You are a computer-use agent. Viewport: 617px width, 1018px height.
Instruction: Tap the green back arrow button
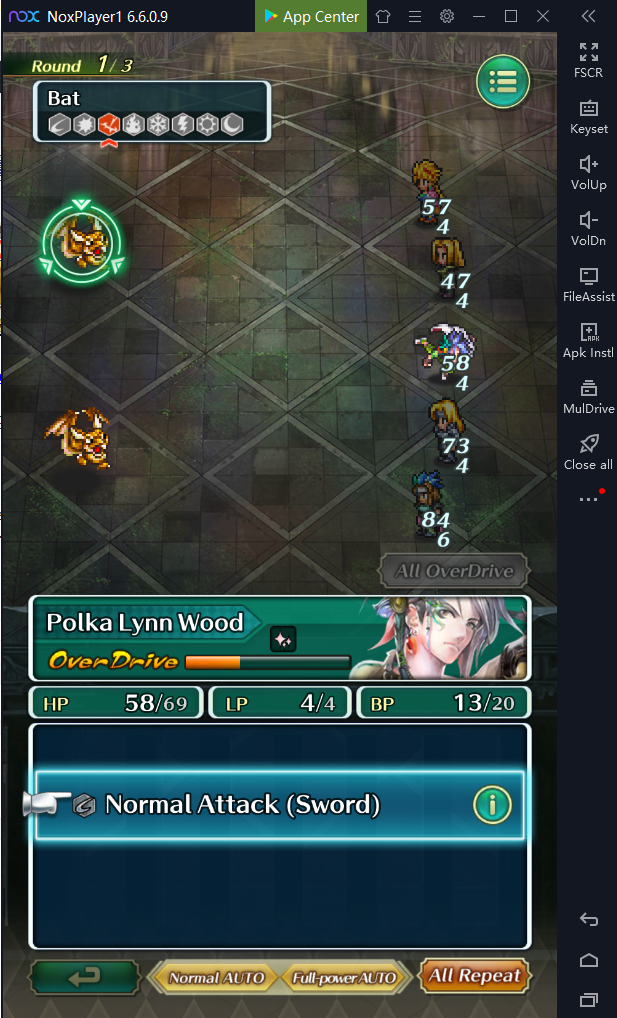(x=84, y=977)
